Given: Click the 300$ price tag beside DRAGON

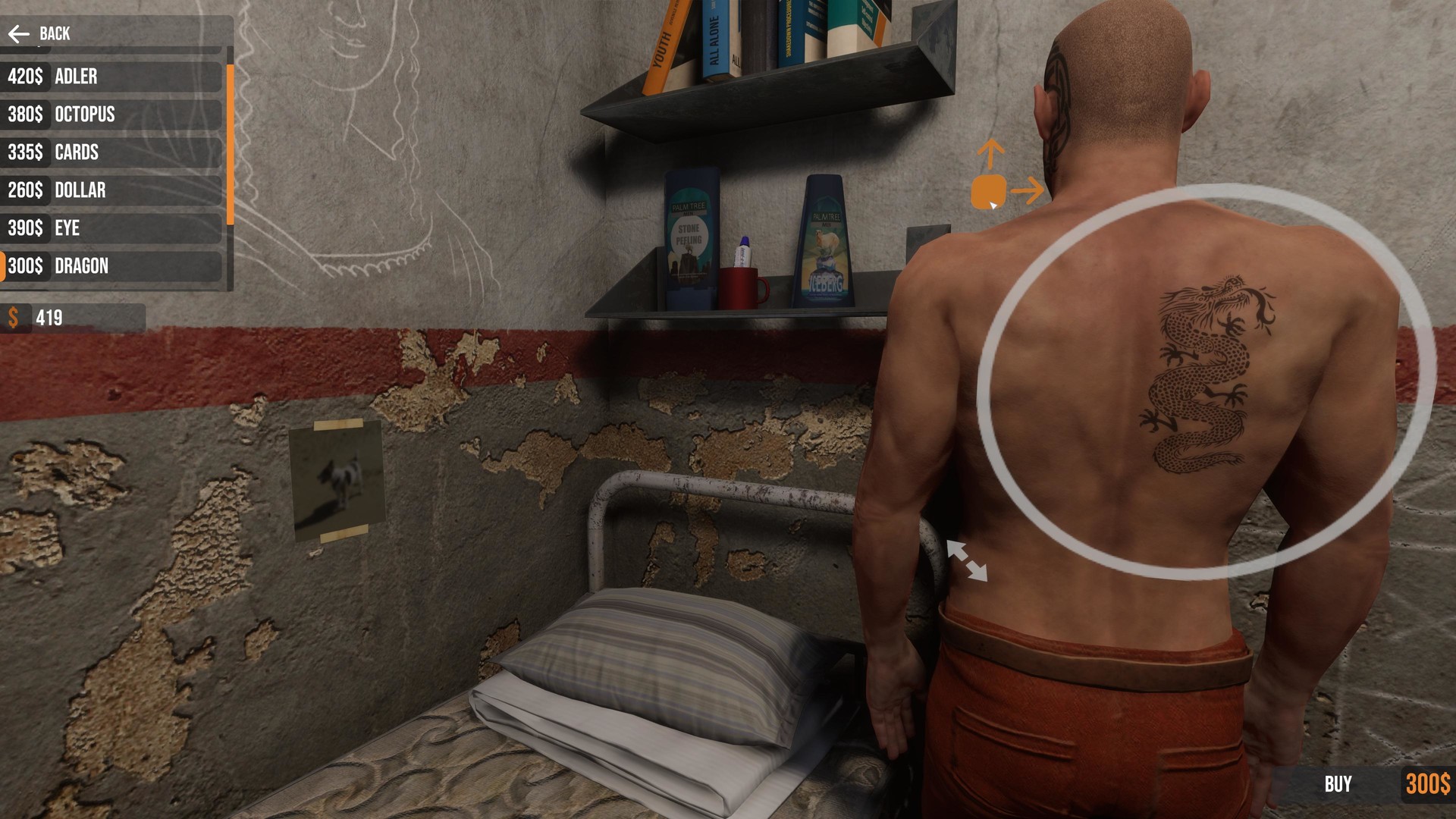Looking at the screenshot, I should [x=25, y=266].
